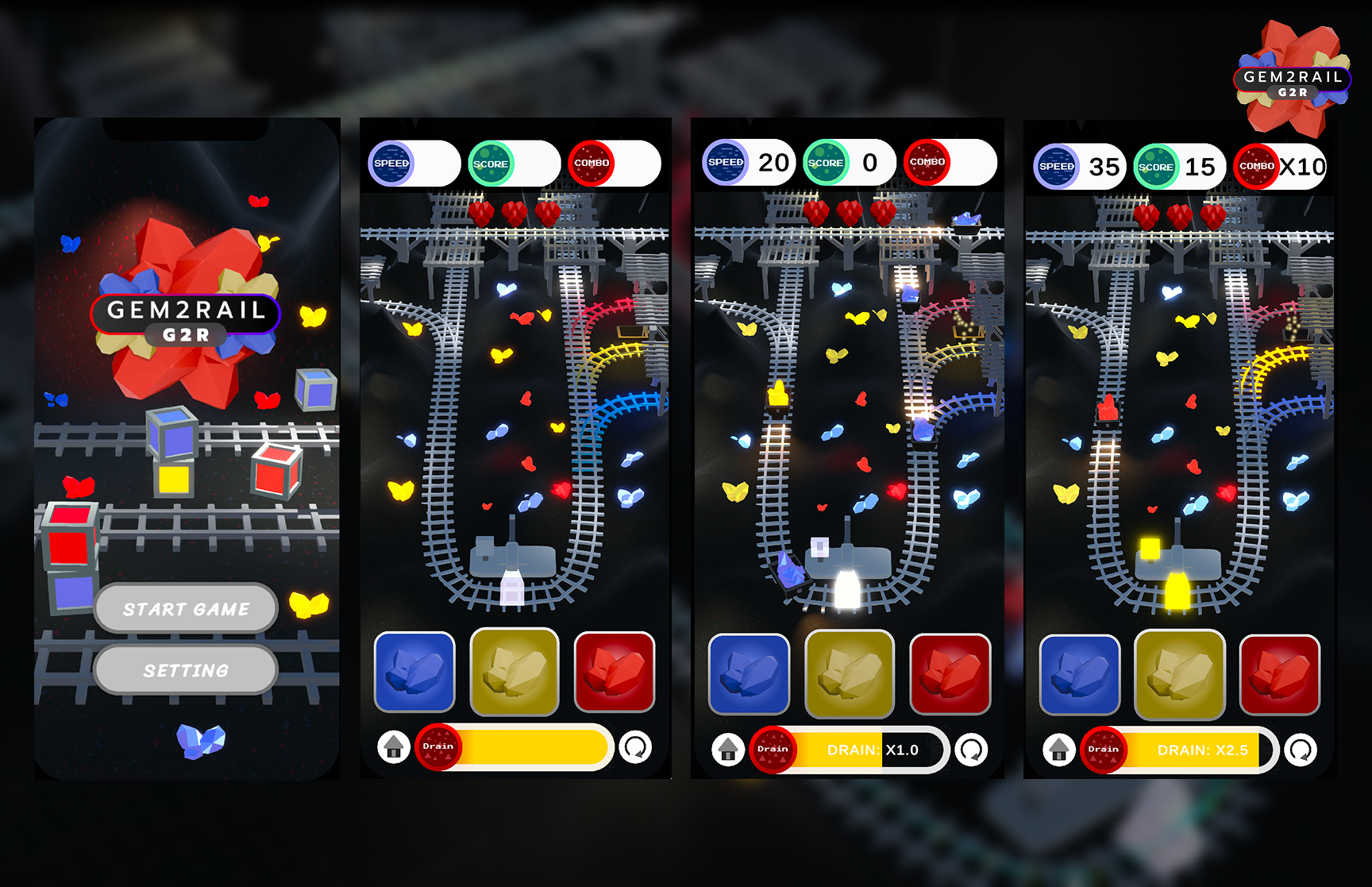Choose blue gem button on the combo X10 screen
Image resolution: width=1372 pixels, height=887 pixels.
1080,675
